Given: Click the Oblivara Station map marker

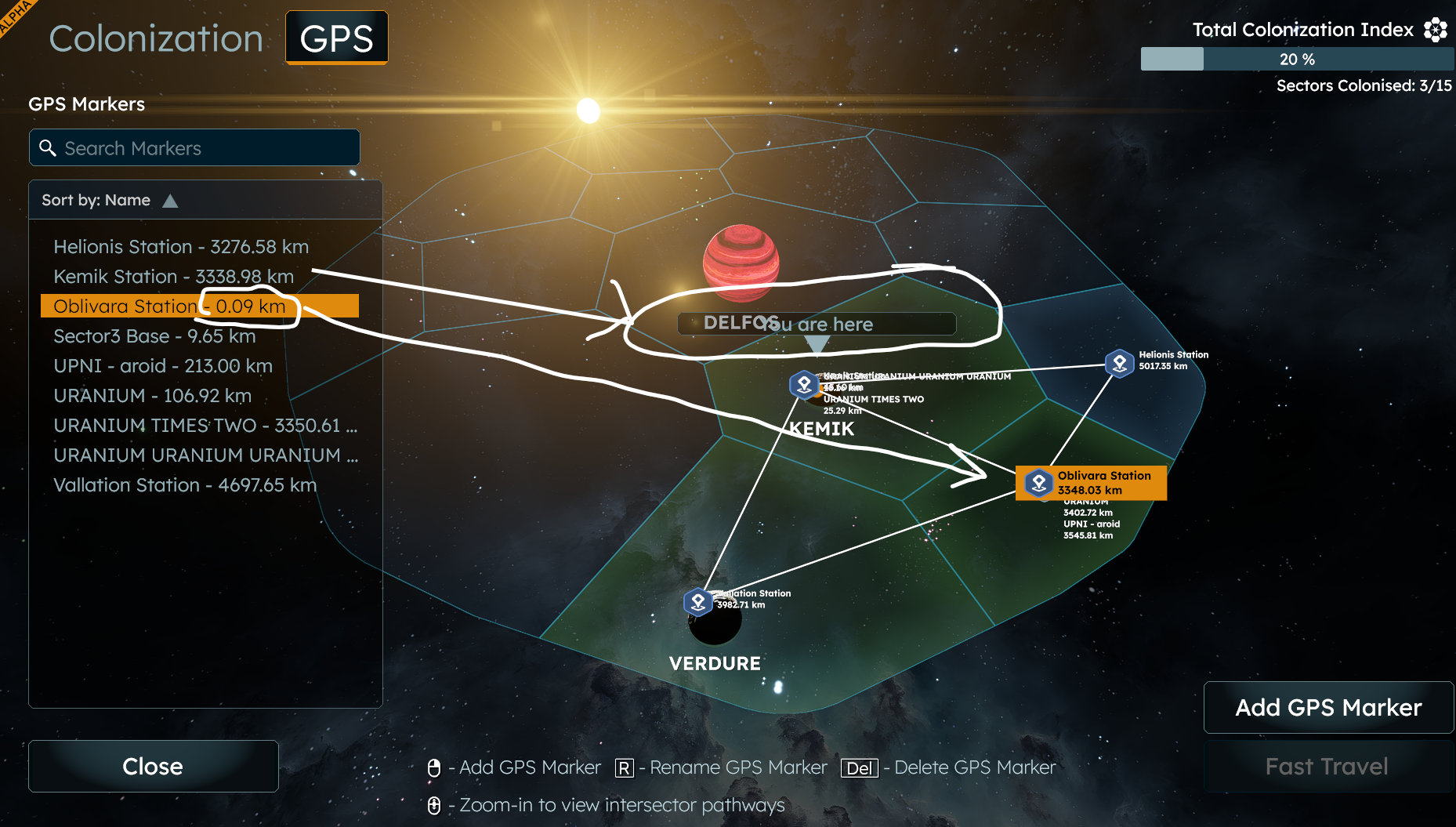Looking at the screenshot, I should point(1039,483).
